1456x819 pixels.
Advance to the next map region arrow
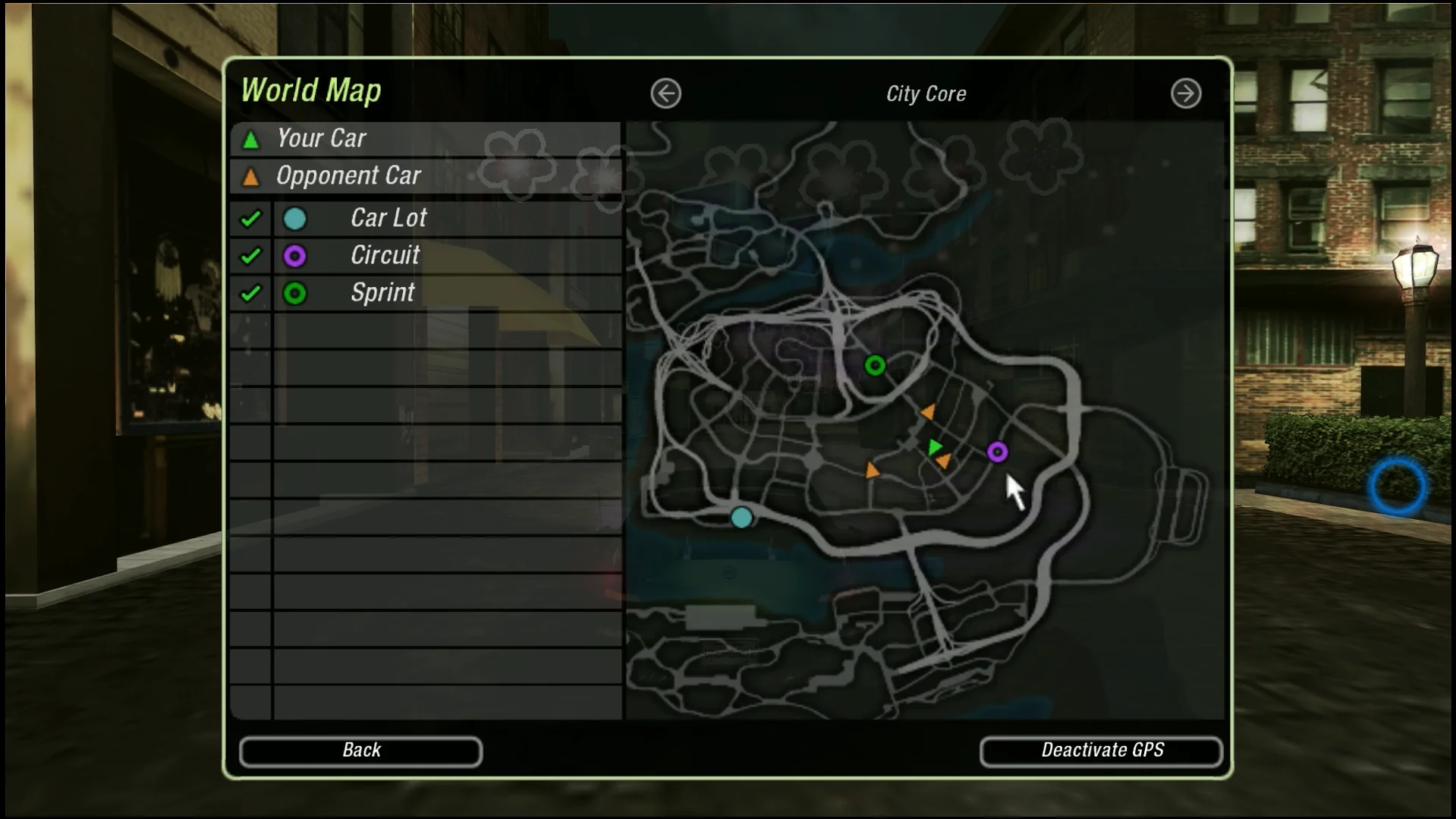point(1185,94)
